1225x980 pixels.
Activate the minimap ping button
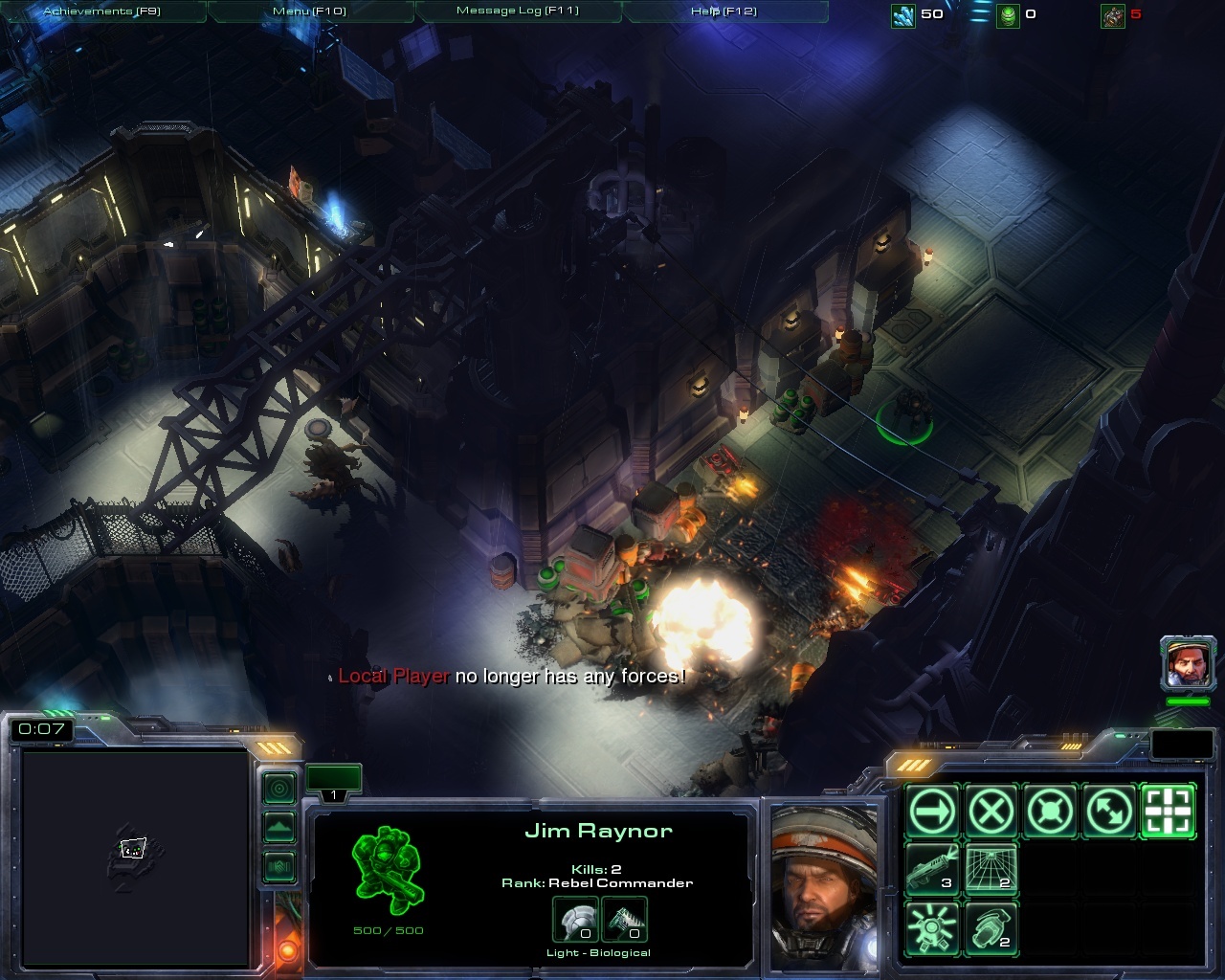point(279,789)
